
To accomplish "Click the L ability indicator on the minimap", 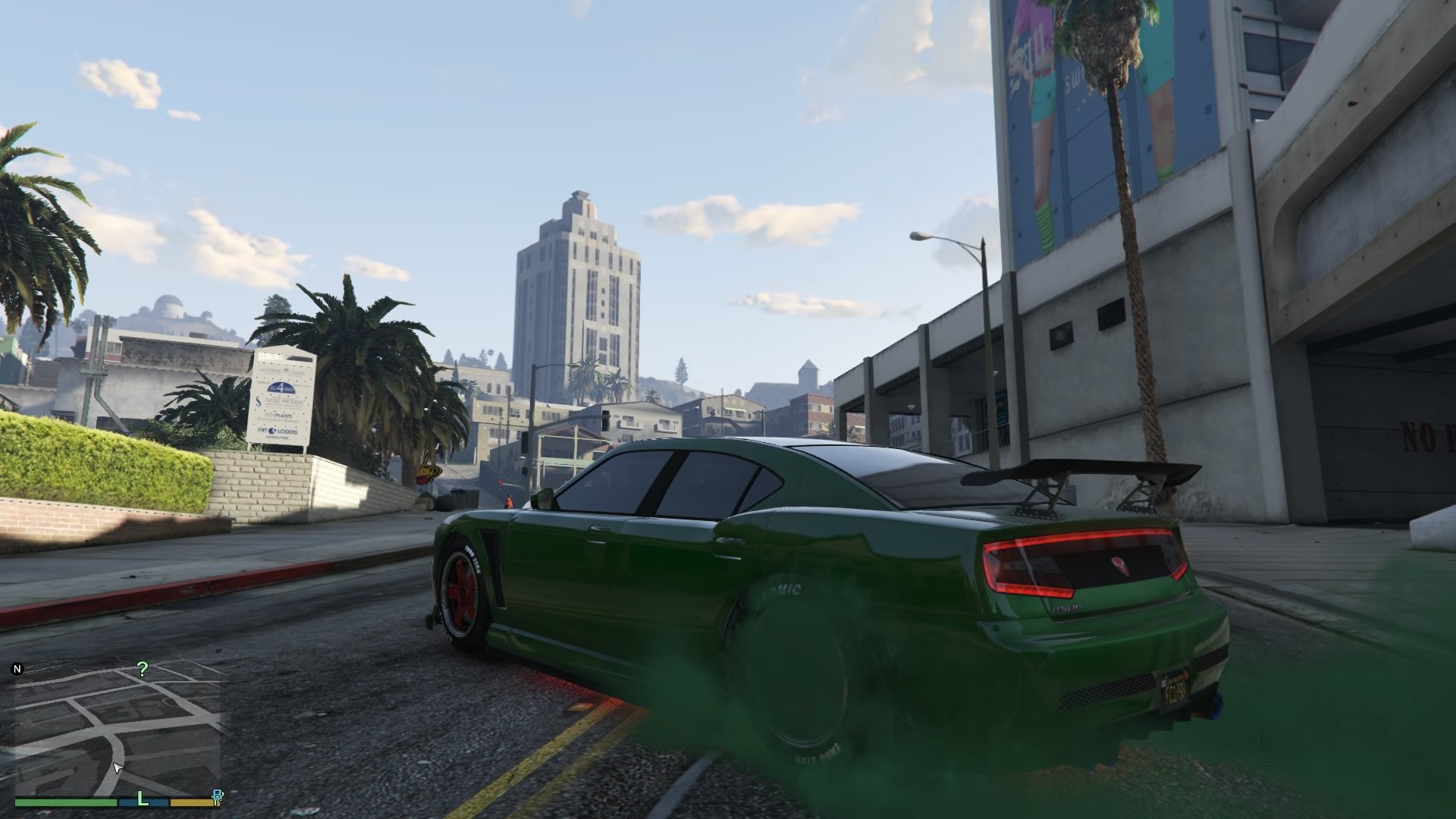I will [143, 798].
